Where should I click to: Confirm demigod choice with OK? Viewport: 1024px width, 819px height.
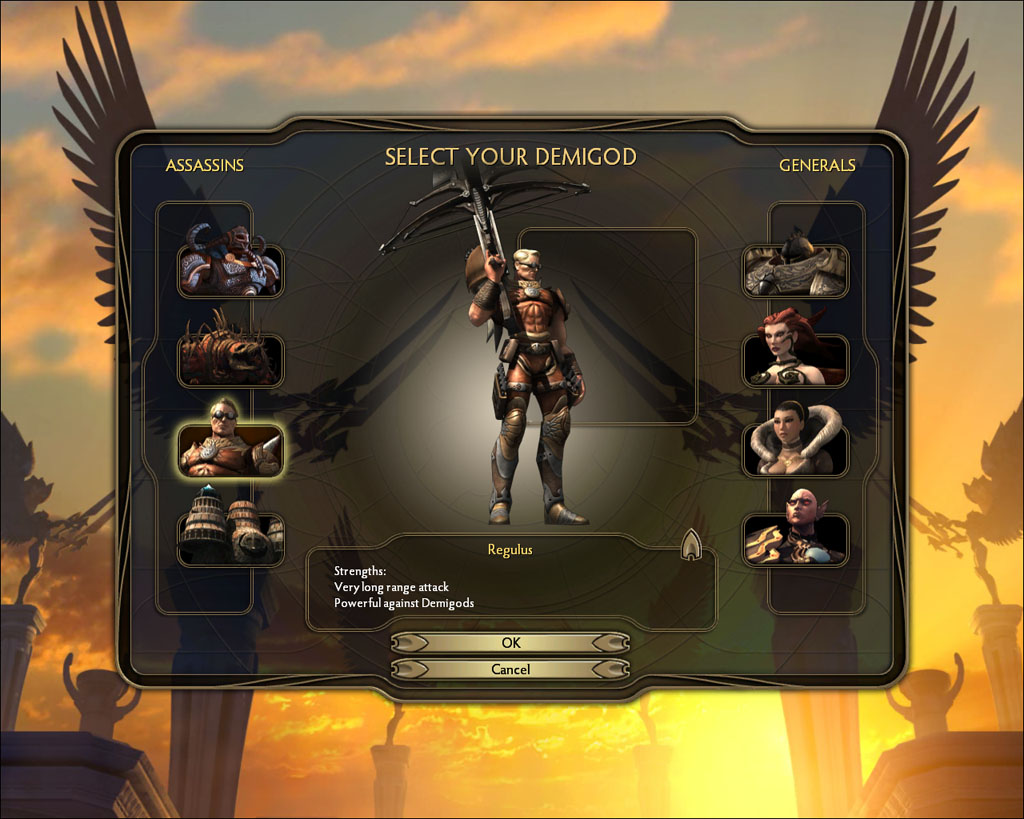tap(510, 643)
